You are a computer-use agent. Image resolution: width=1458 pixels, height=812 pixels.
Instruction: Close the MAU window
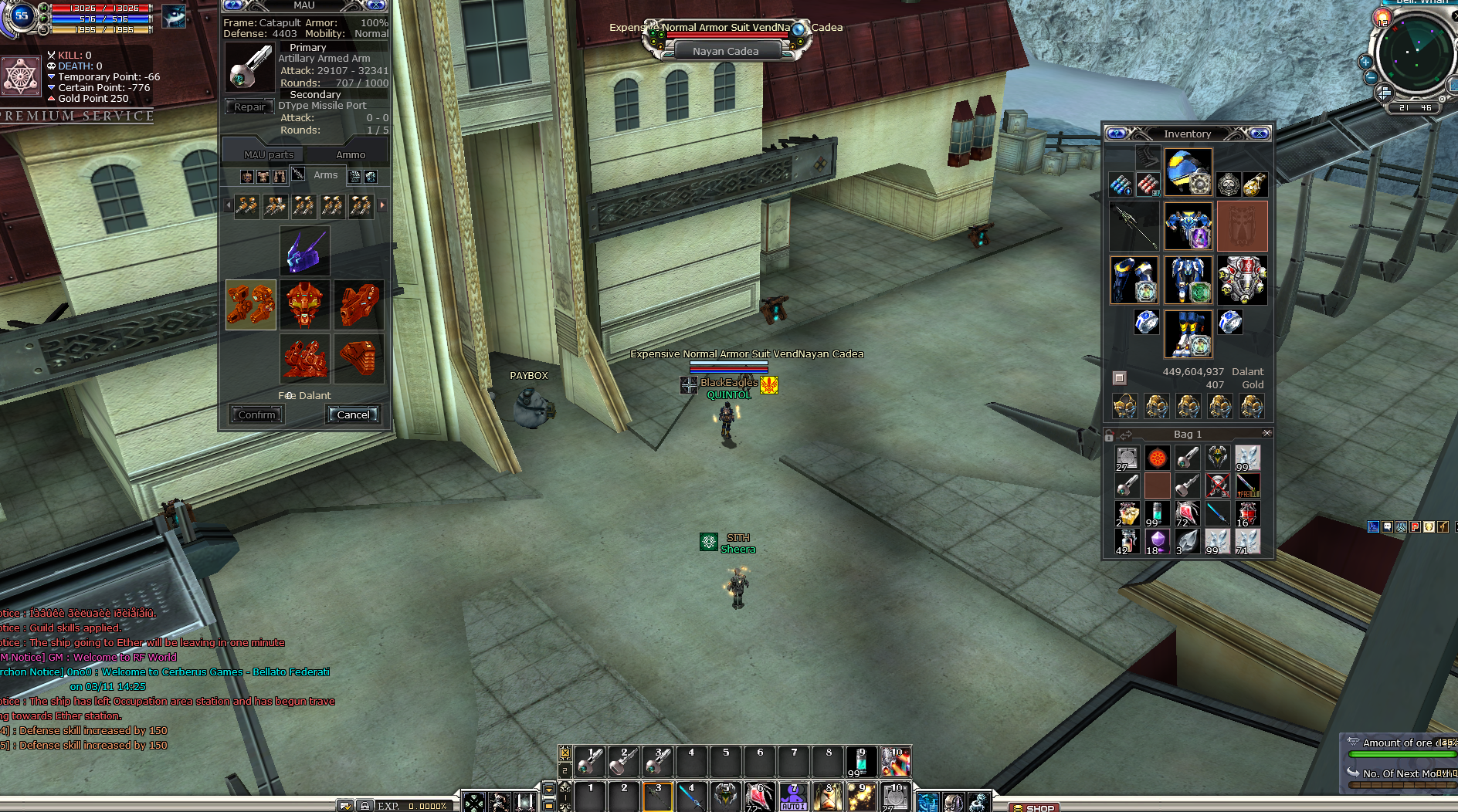[376, 5]
